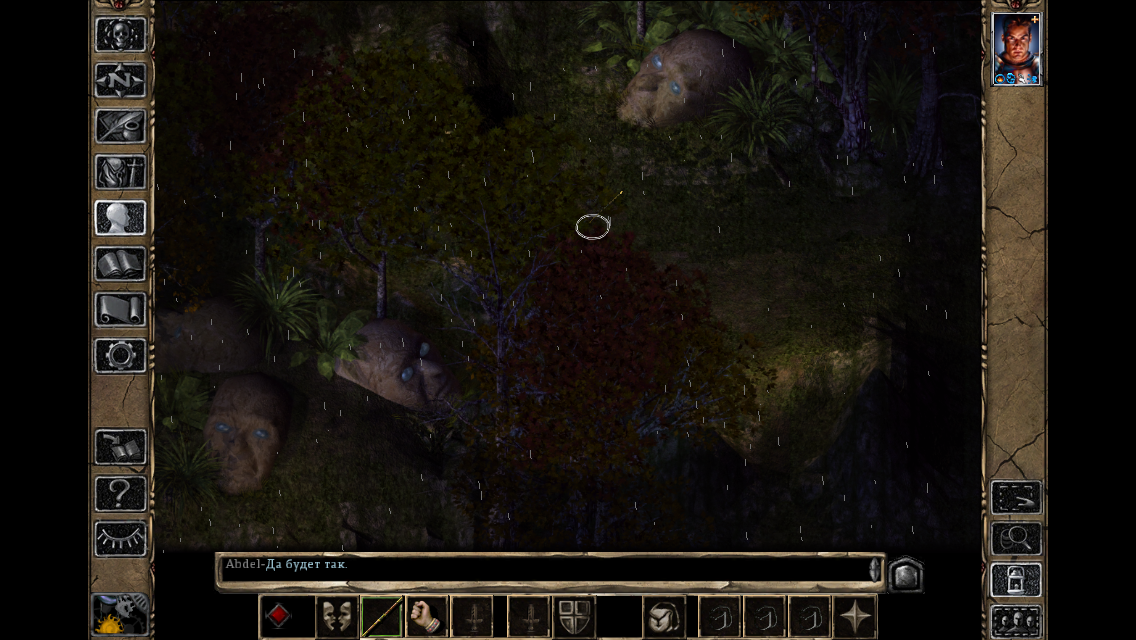Open the journal quill button
Viewport: 1136px width, 640px height.
click(120, 126)
